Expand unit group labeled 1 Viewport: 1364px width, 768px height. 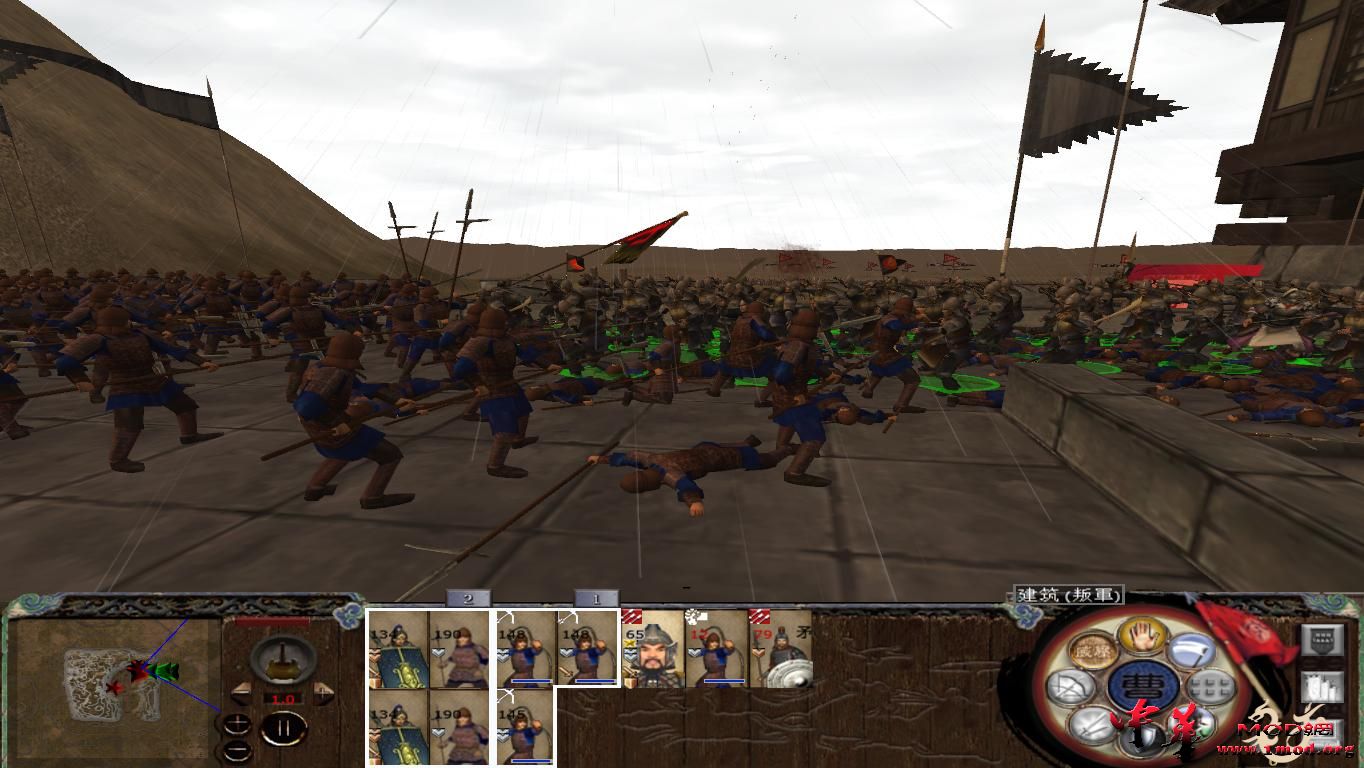tap(597, 599)
